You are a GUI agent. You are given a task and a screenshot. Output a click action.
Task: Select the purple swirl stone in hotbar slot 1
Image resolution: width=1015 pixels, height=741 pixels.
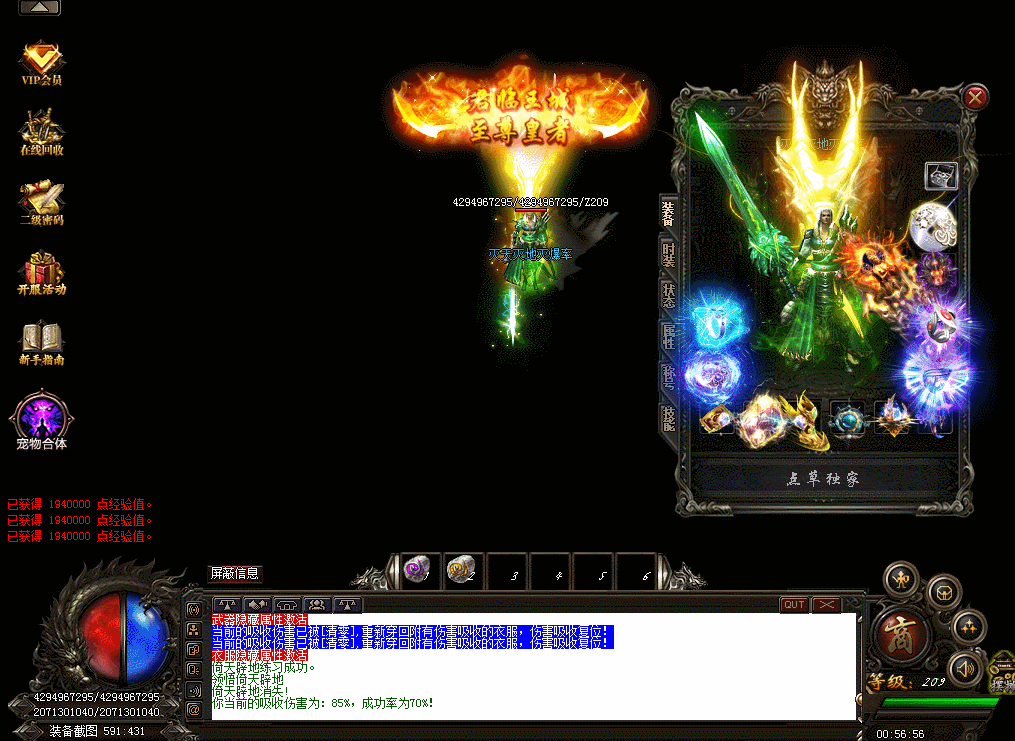(417, 571)
